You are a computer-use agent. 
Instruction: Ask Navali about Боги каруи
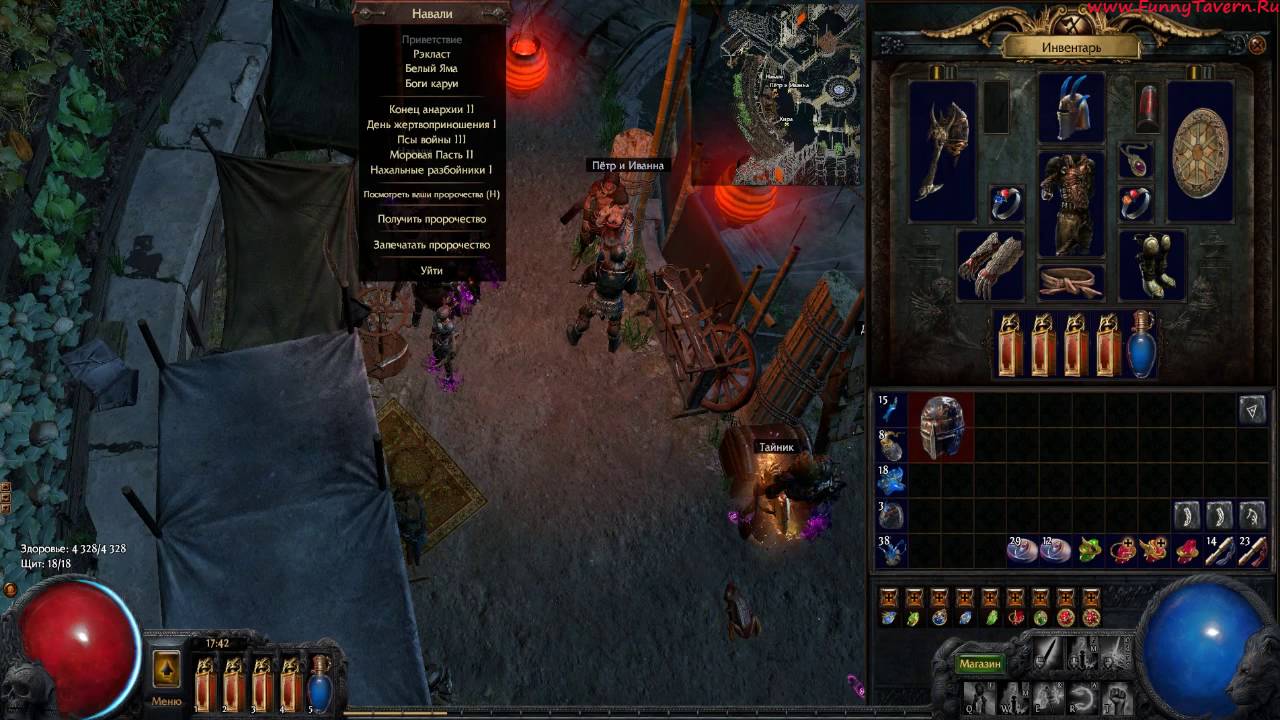tap(431, 84)
